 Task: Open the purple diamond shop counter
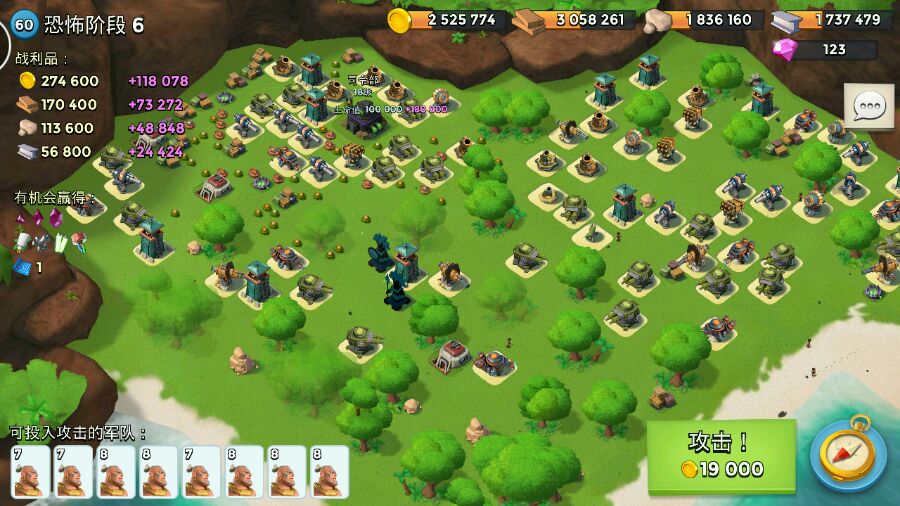tap(824, 49)
